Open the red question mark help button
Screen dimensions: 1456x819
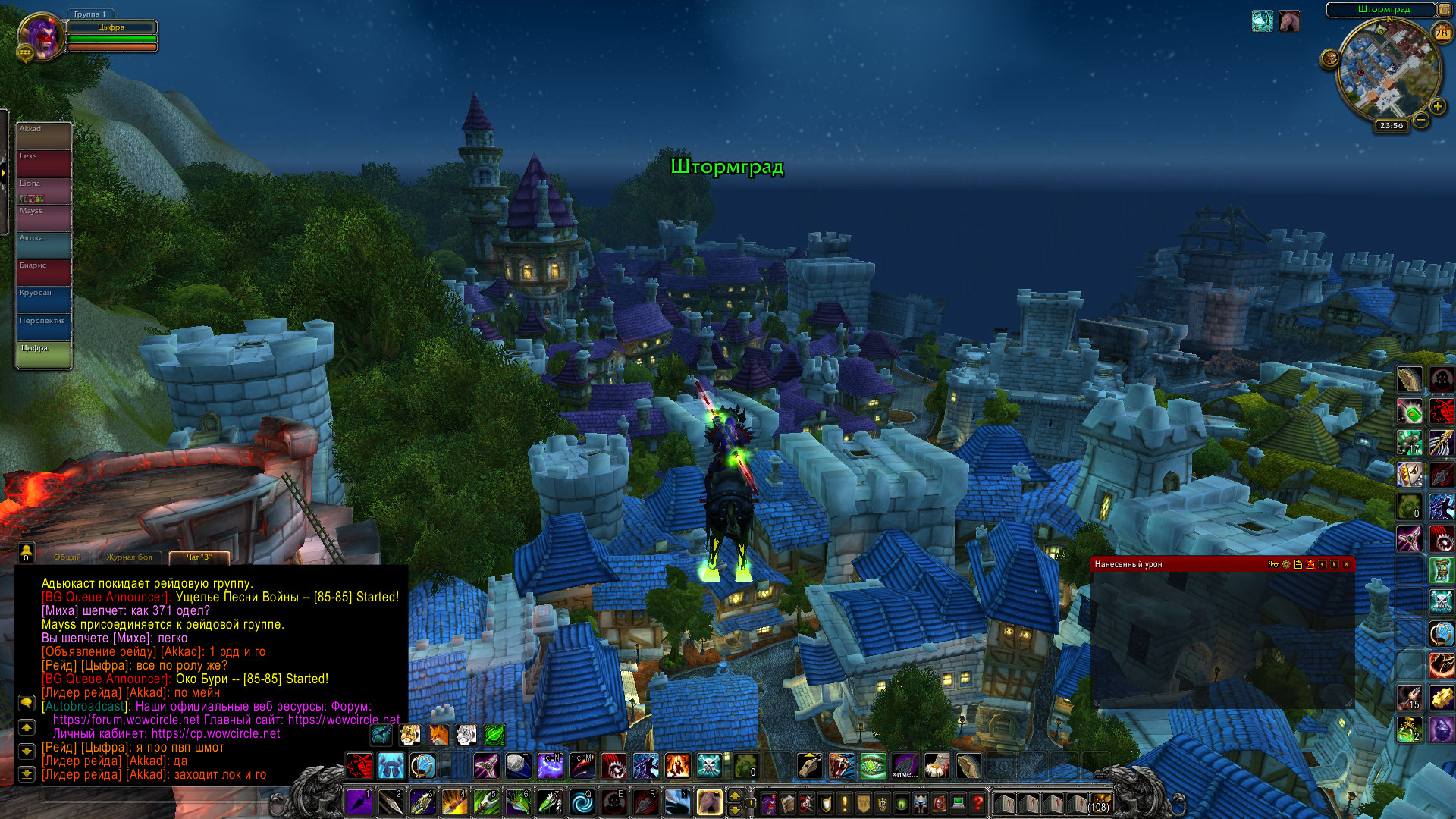[977, 802]
